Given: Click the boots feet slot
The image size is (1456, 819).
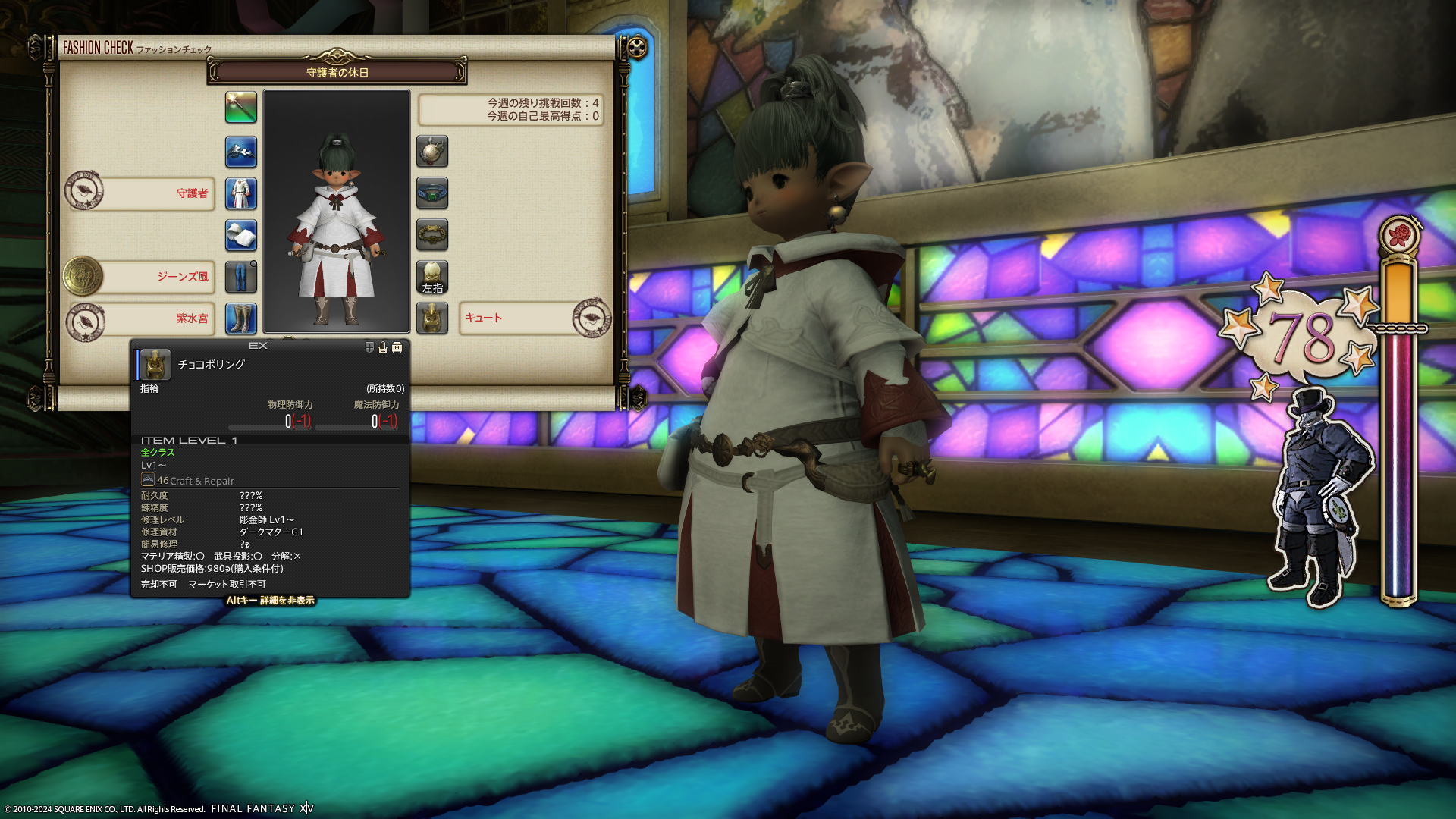Looking at the screenshot, I should click(241, 318).
